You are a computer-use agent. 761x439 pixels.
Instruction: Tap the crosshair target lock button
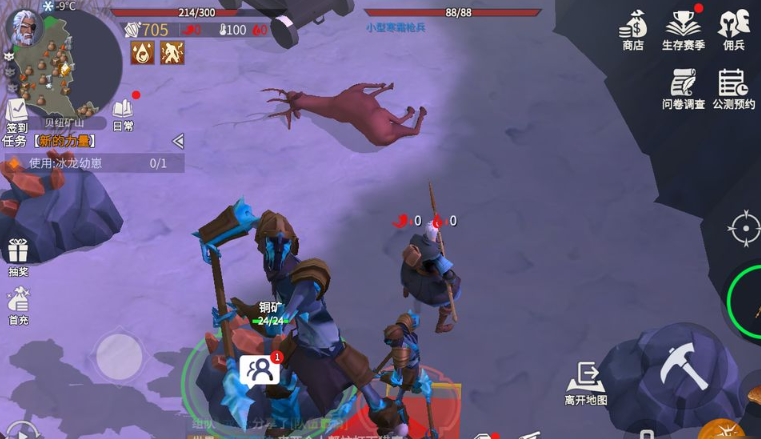point(744,228)
